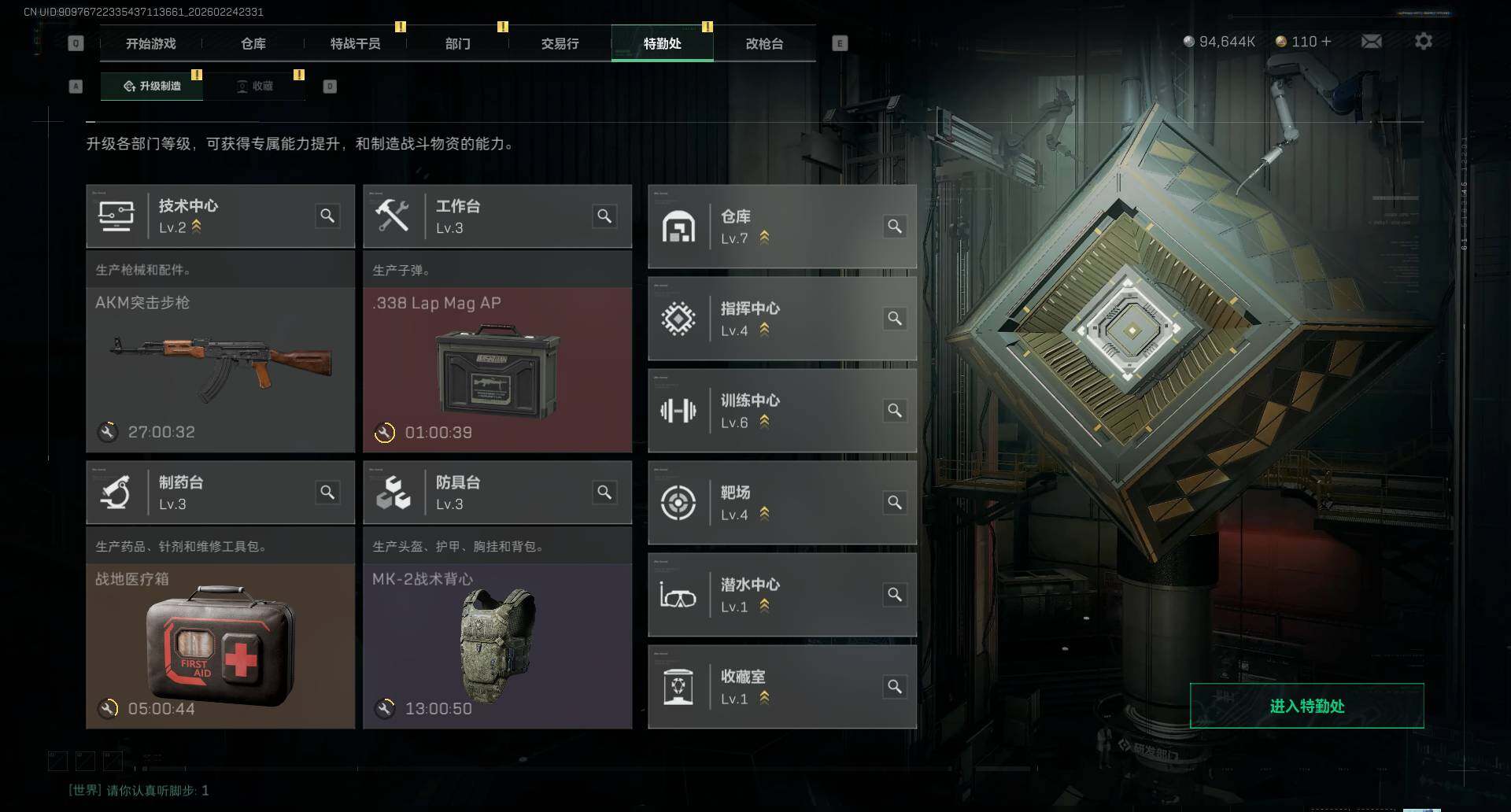1511x812 pixels.
Task: Open the mail envelope icon
Action: (1371, 41)
